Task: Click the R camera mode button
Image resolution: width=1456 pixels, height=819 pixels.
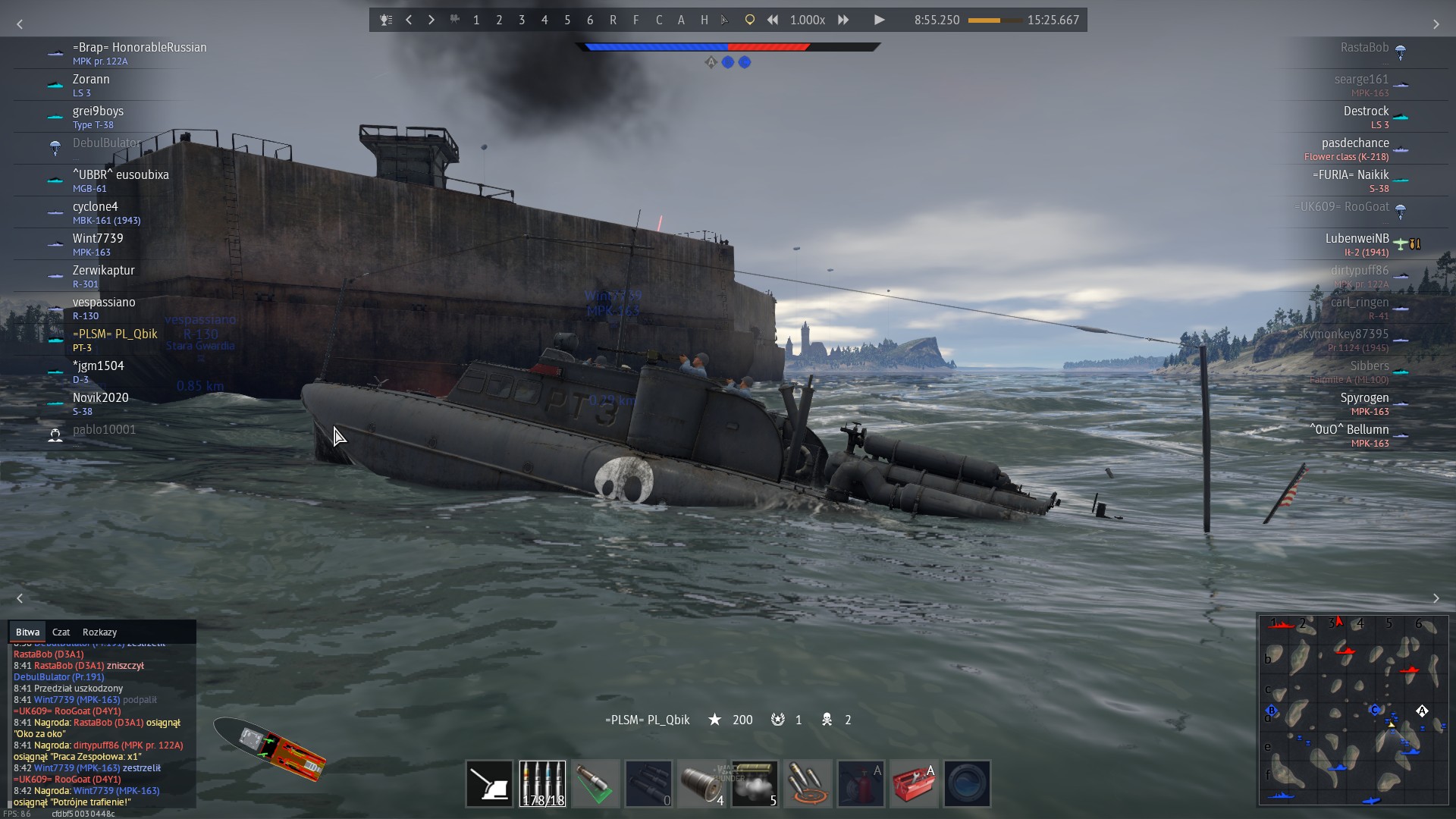Action: tap(613, 20)
